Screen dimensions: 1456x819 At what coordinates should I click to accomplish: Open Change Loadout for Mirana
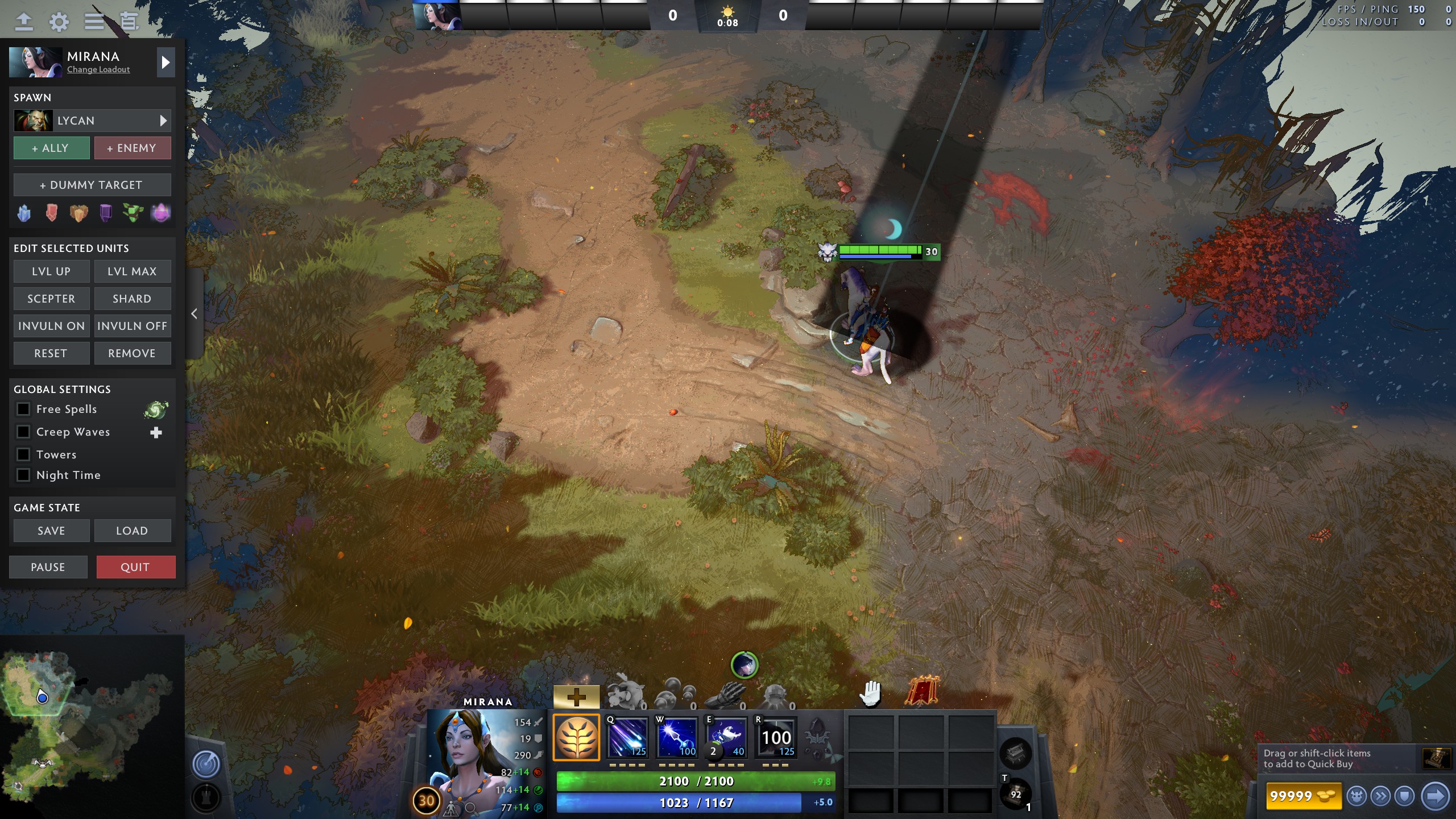[97, 69]
